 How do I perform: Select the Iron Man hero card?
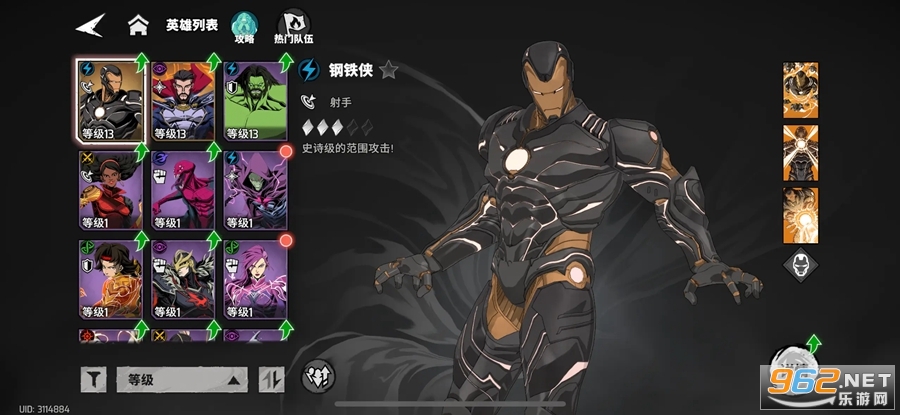[109, 99]
